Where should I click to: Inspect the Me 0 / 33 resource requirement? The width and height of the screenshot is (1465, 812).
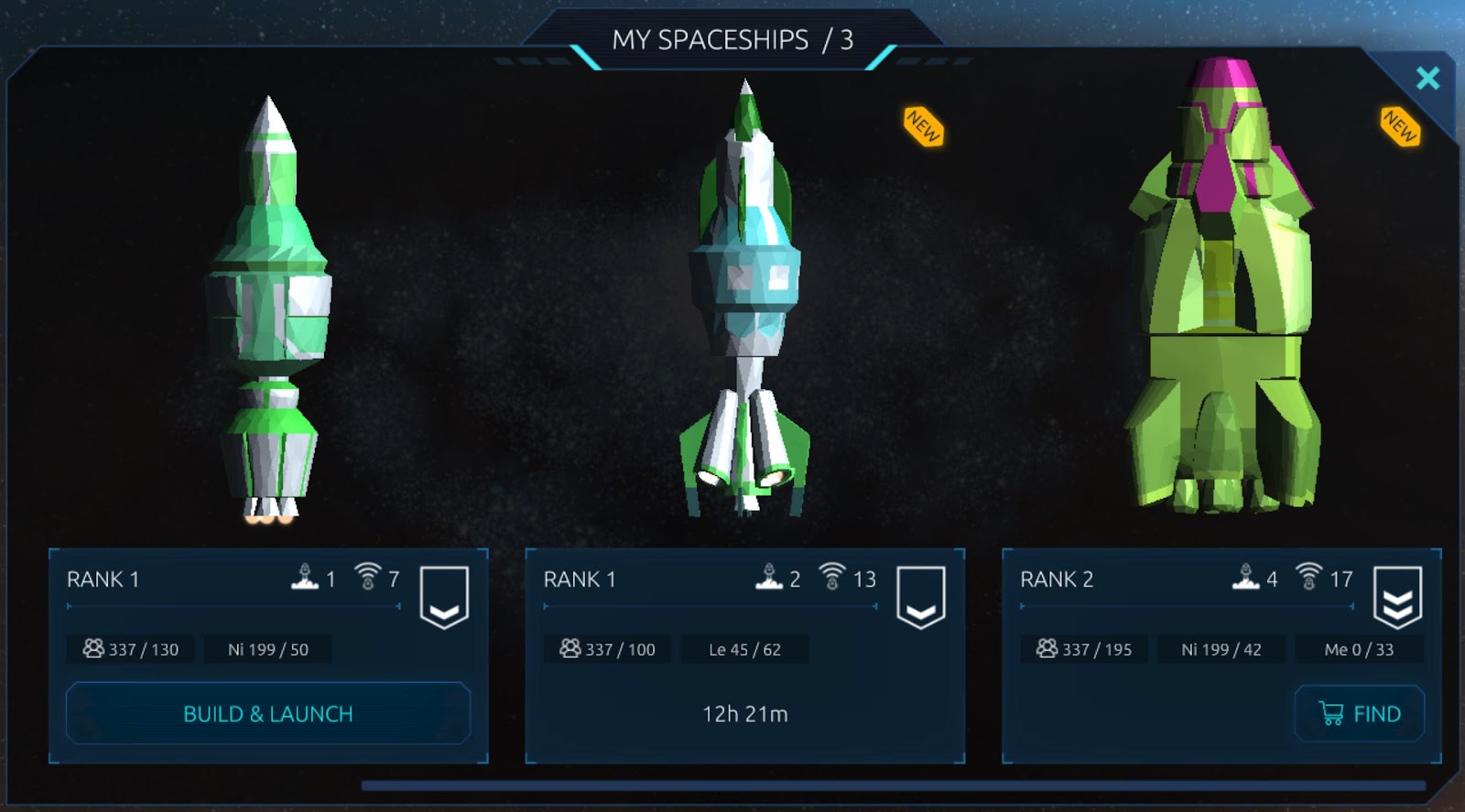pyautogui.click(x=1359, y=650)
